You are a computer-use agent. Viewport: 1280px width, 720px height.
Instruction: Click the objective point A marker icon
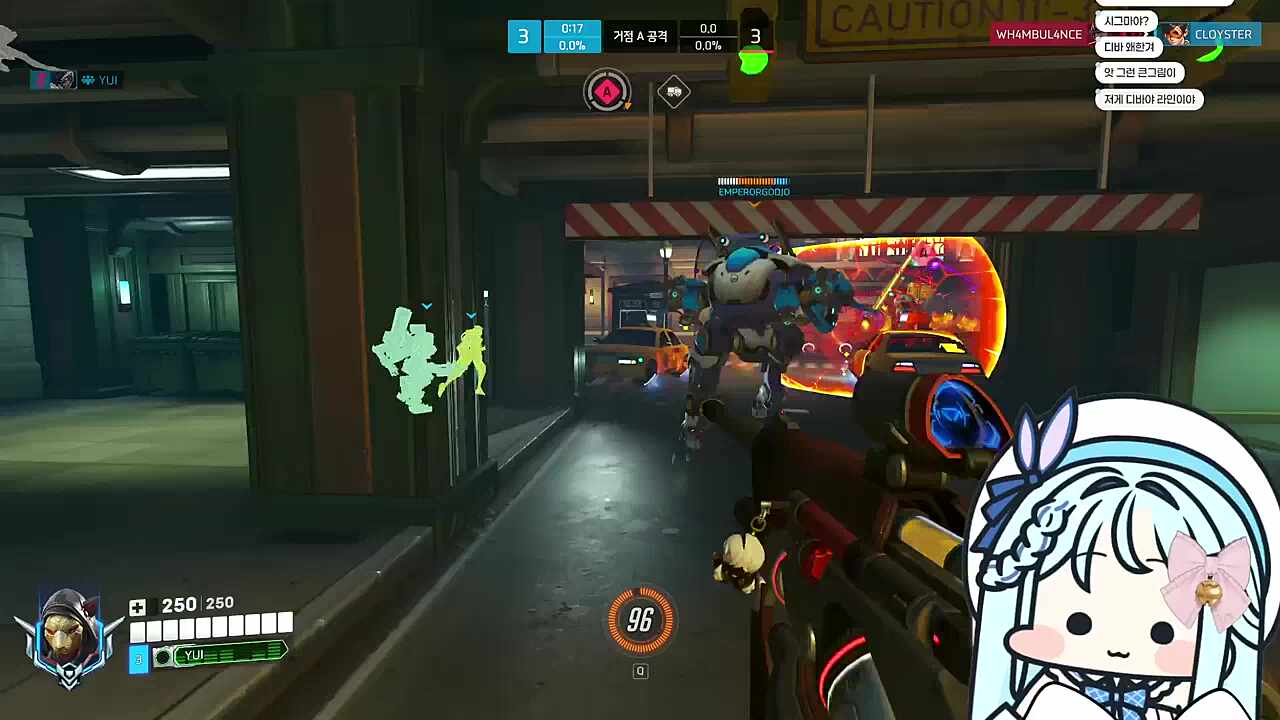[x=607, y=92]
